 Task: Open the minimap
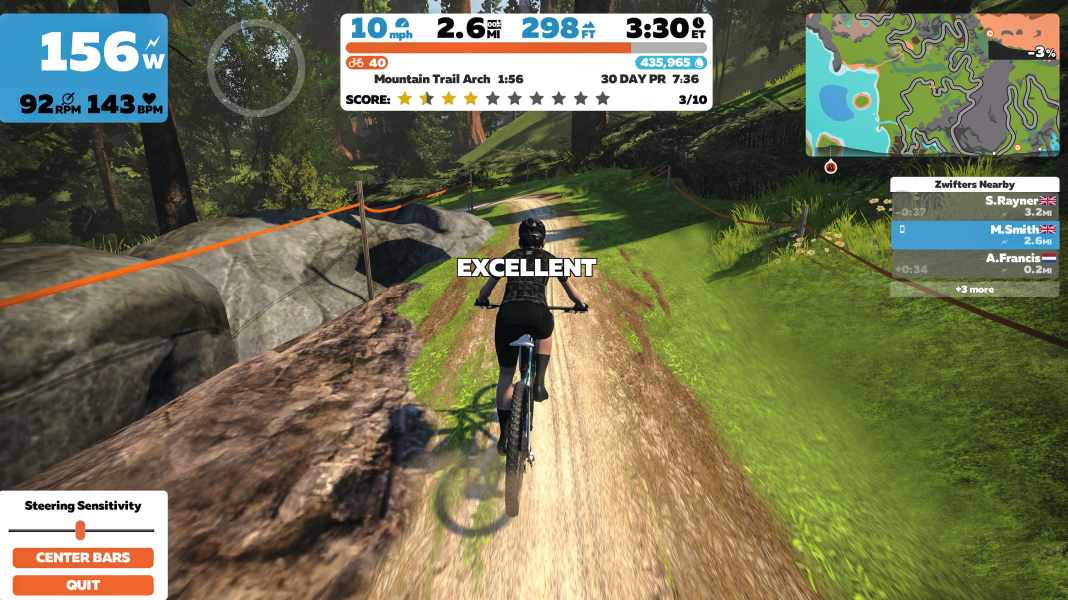click(x=932, y=85)
